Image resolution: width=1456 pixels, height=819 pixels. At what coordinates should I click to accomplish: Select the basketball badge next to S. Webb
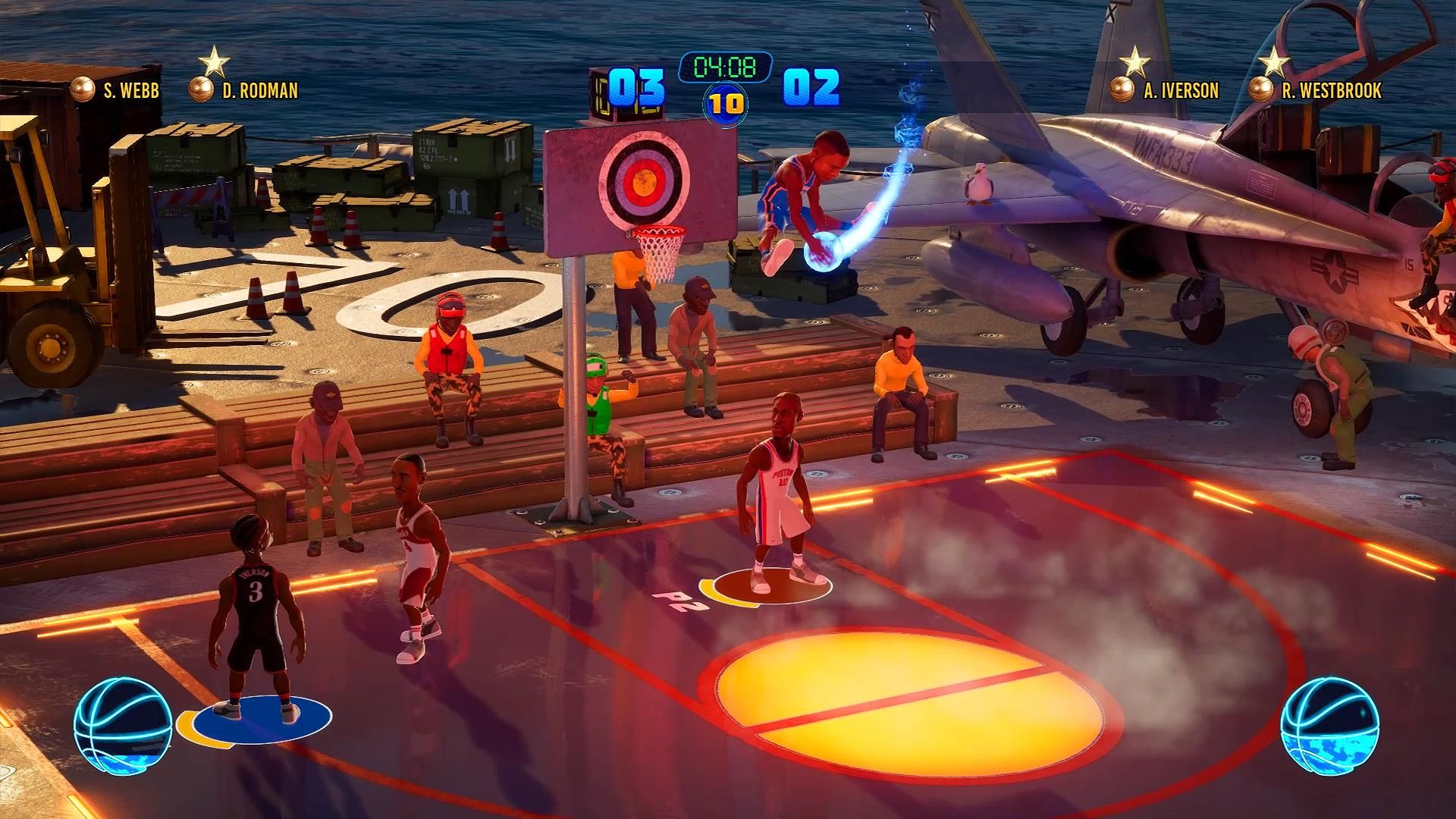[83, 91]
